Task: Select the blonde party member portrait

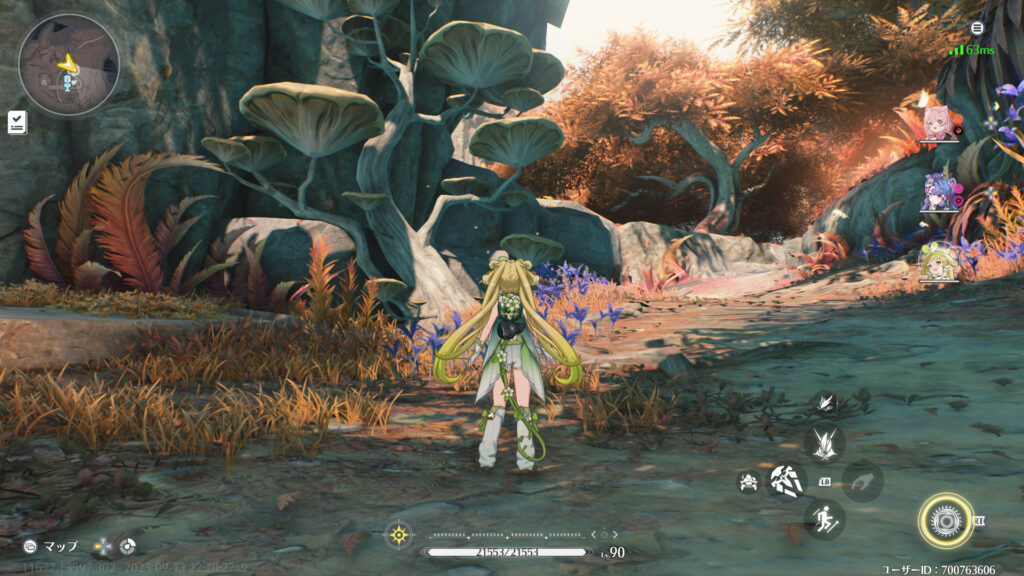Action: (938, 260)
